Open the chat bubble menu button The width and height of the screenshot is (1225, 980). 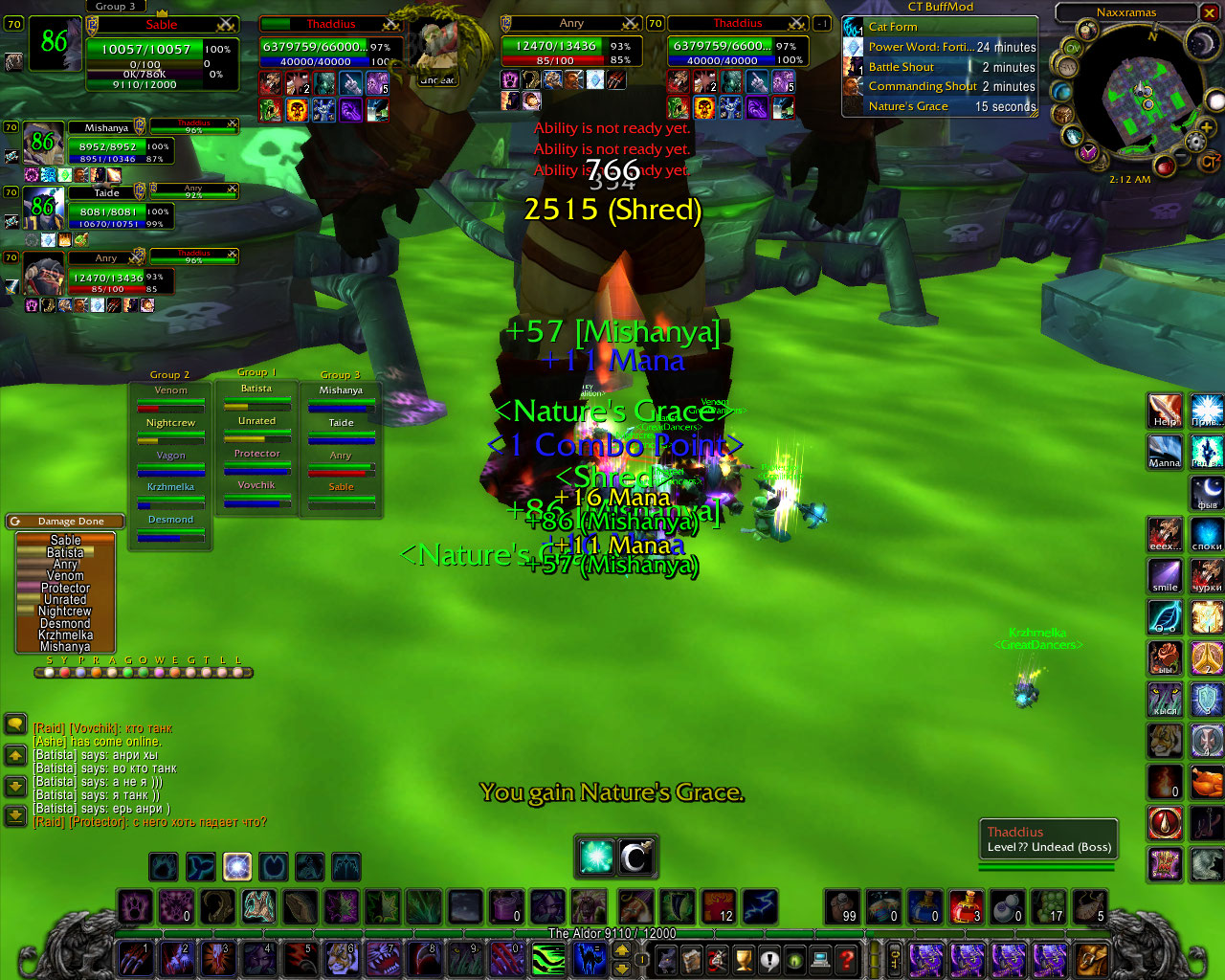coord(15,724)
